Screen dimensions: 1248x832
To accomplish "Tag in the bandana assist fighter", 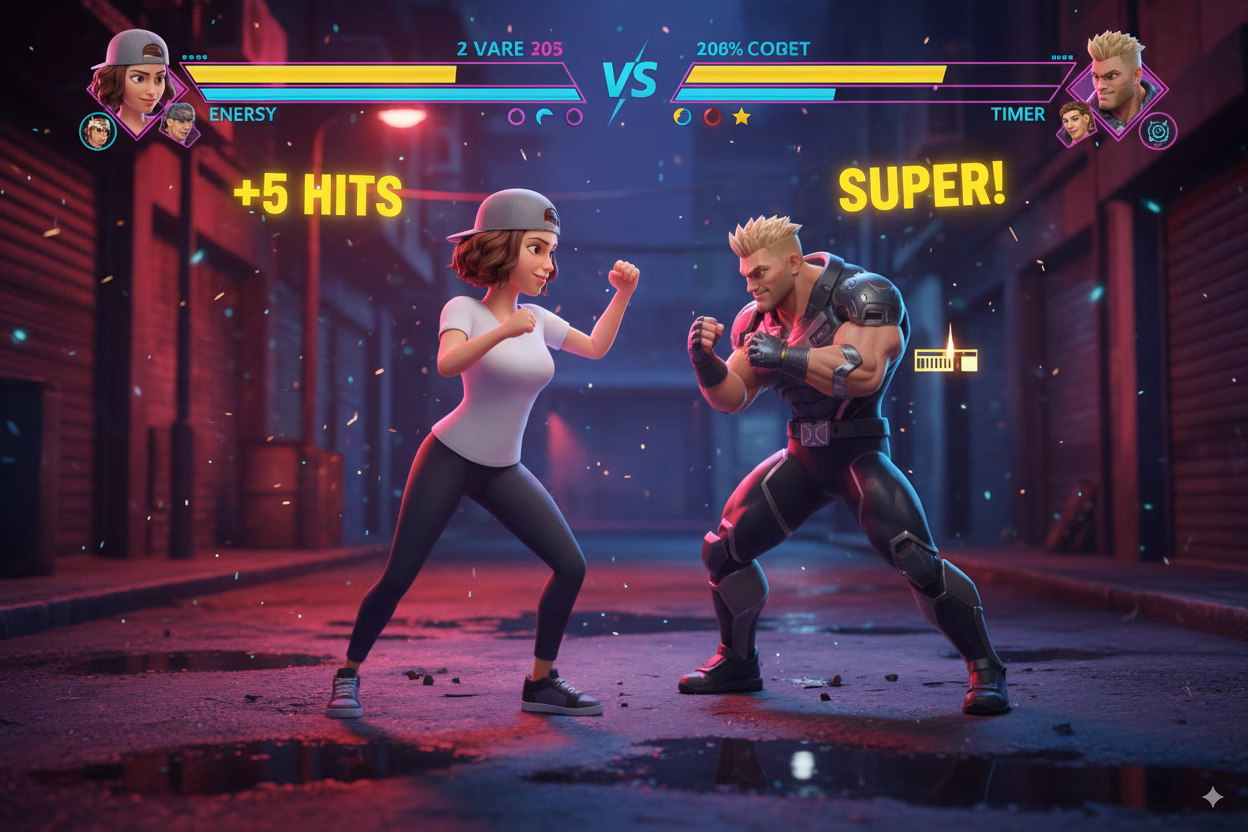I will click(98, 130).
